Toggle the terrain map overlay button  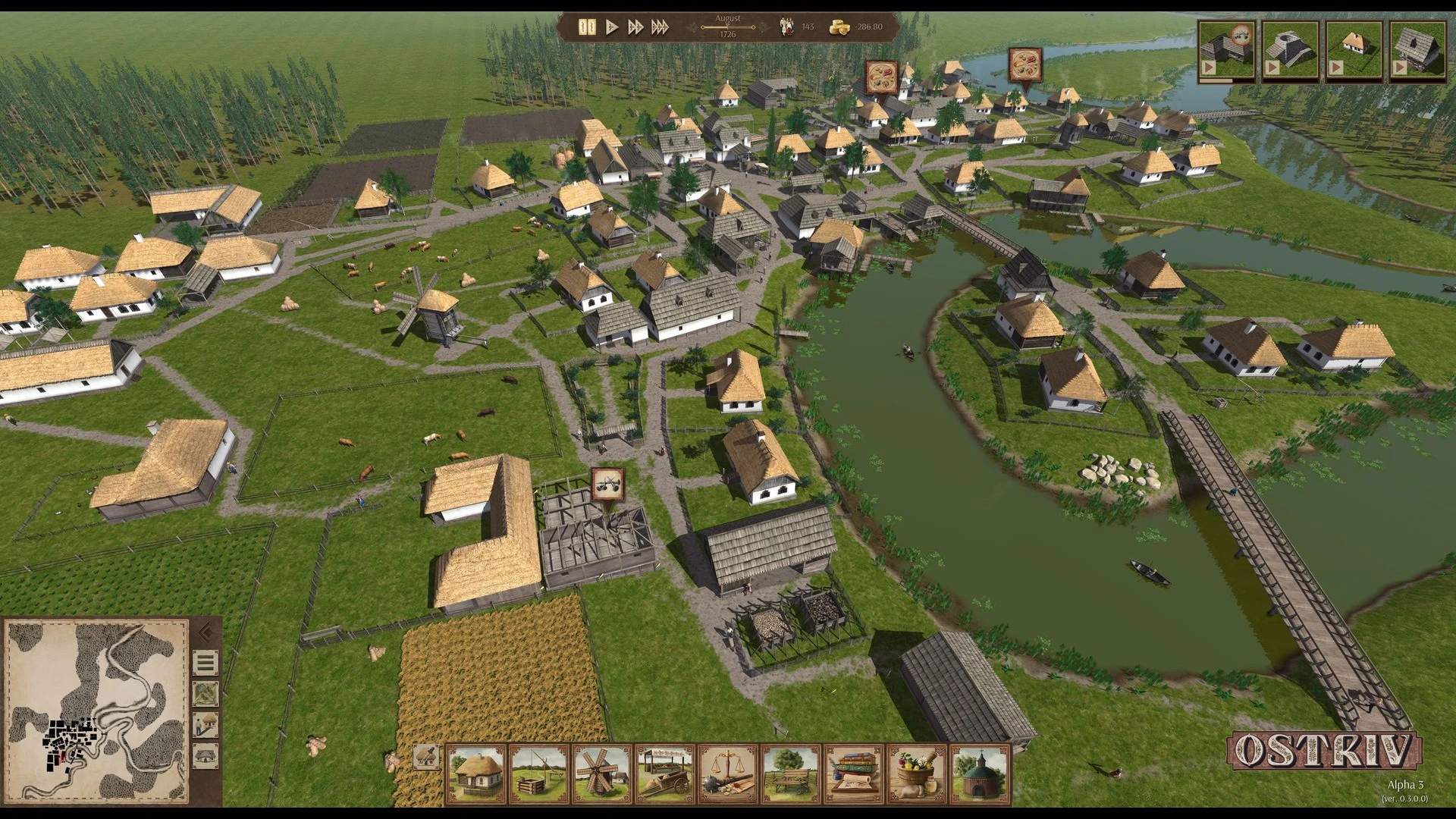tap(206, 694)
